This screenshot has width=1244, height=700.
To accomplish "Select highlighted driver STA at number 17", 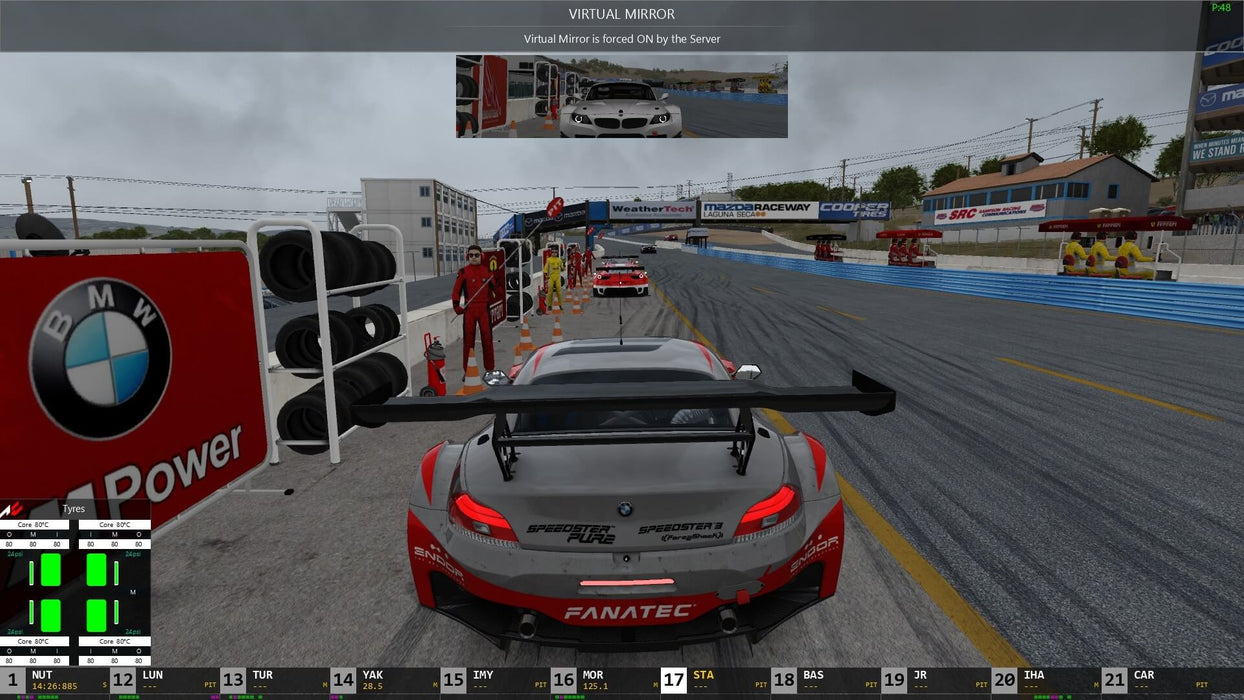I will (715, 680).
